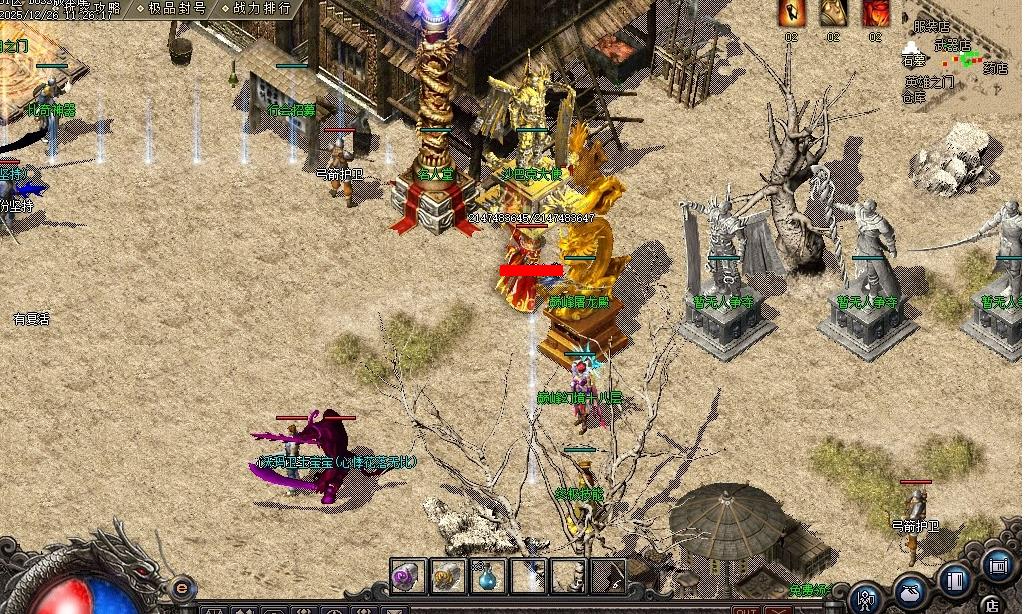Select the black paw buff icon
This screenshot has height=614, width=1028.
coord(790,13)
